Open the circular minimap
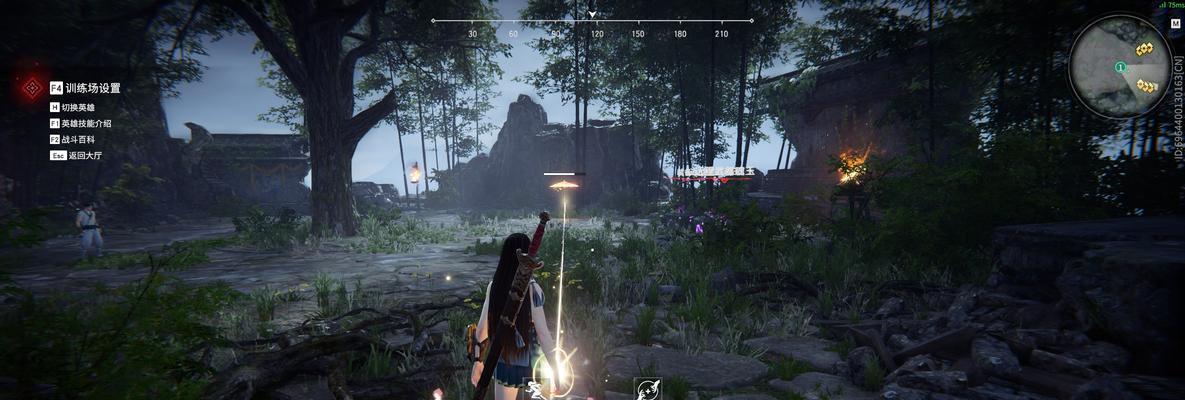The width and height of the screenshot is (1185, 400). (1119, 67)
